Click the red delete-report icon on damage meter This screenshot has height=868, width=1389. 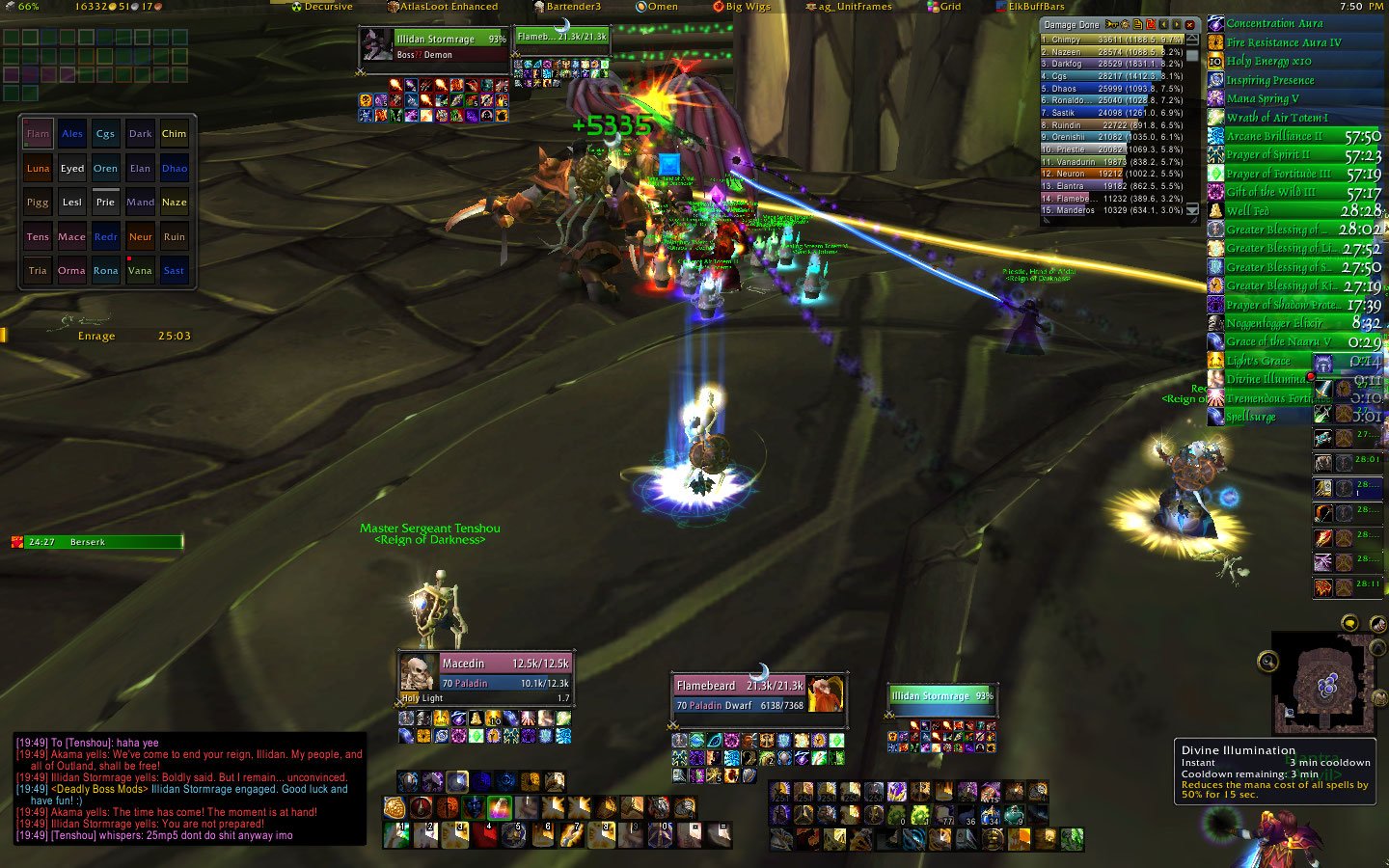coord(1151,23)
